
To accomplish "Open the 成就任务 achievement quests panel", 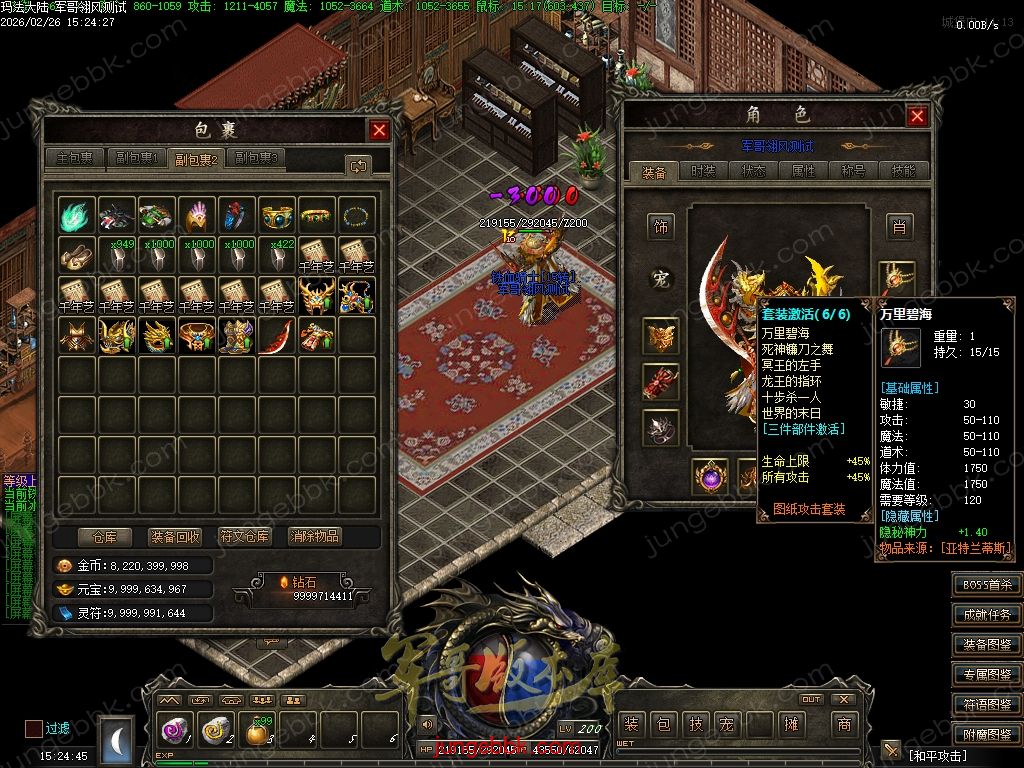I will tap(986, 615).
